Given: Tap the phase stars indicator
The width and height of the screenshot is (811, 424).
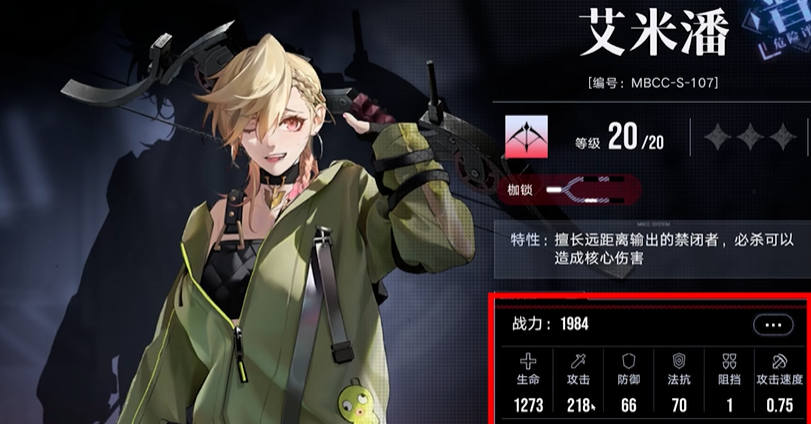Looking at the screenshot, I should pyautogui.click(x=749, y=136).
